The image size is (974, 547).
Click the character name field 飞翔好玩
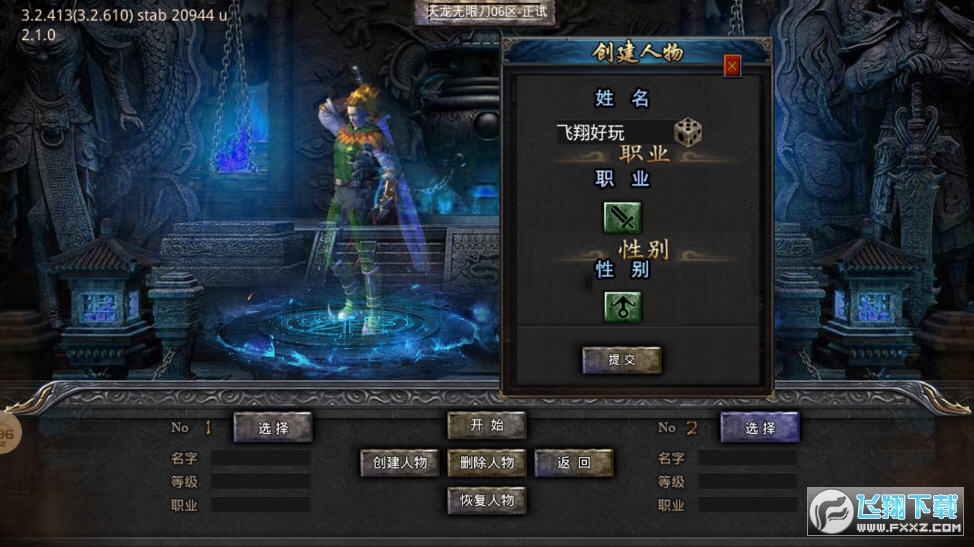[612, 132]
